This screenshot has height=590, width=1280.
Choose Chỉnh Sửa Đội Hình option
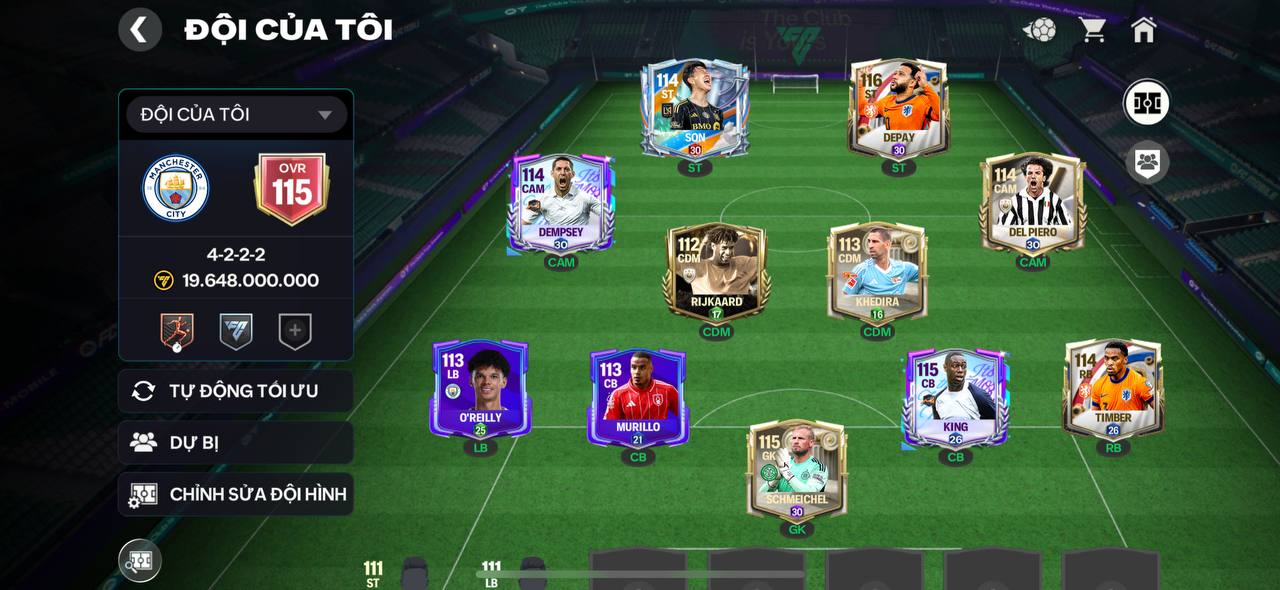point(236,494)
